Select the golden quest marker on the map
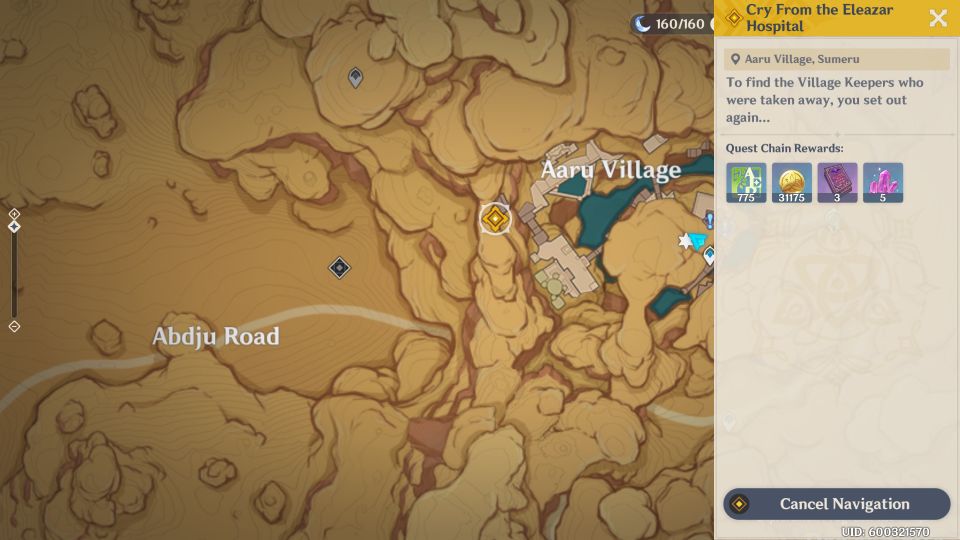 (495, 218)
